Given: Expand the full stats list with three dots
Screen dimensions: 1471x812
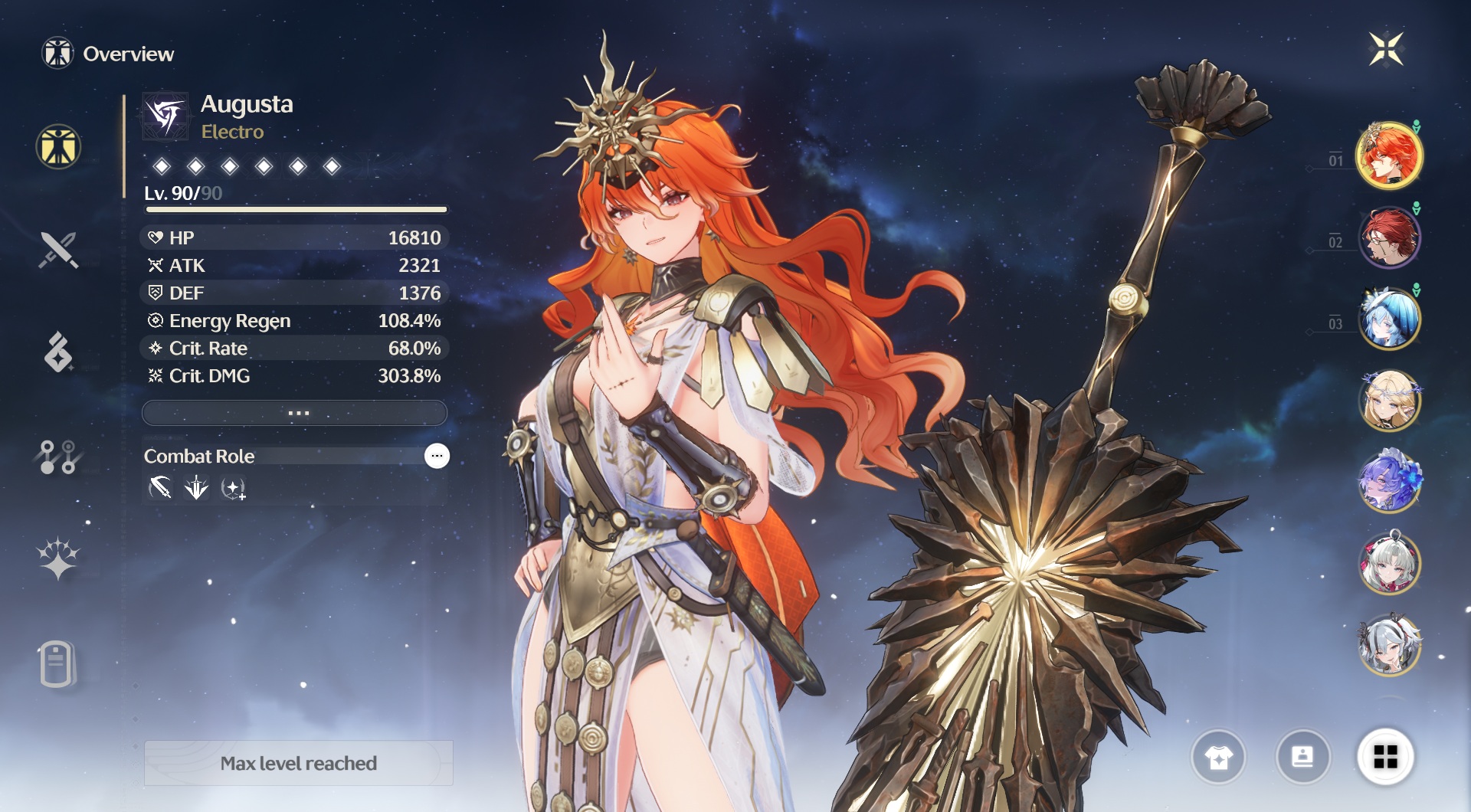Looking at the screenshot, I should 295,413.
